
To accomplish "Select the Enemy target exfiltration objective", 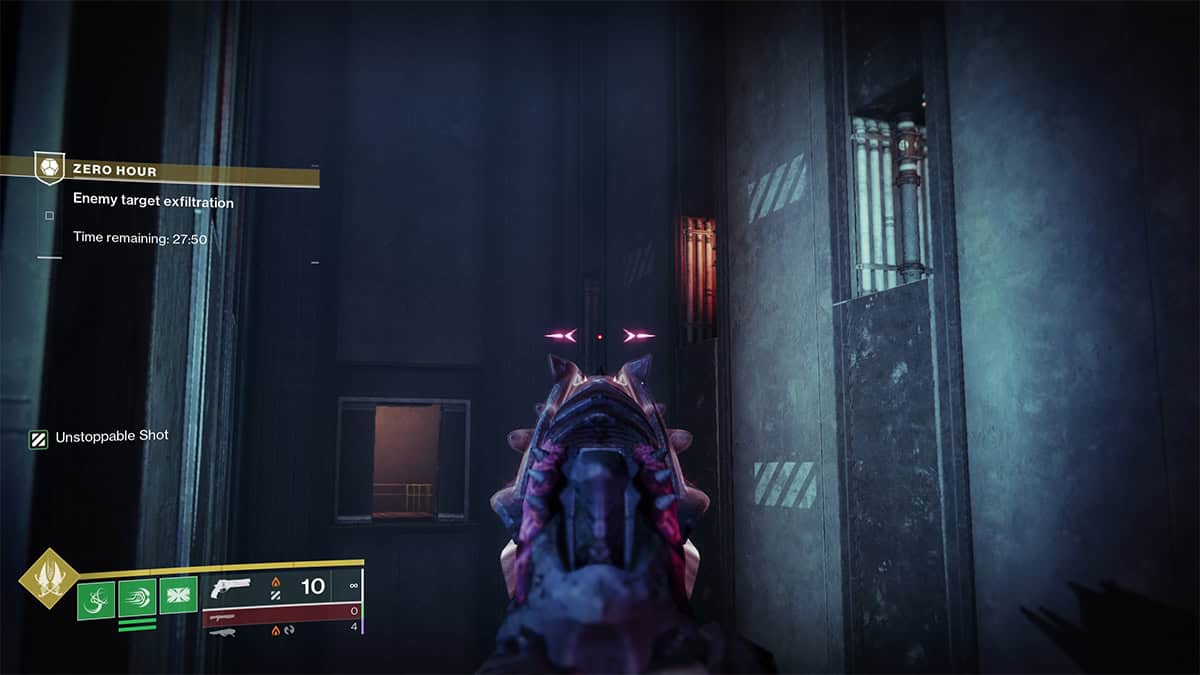I will 153,202.
